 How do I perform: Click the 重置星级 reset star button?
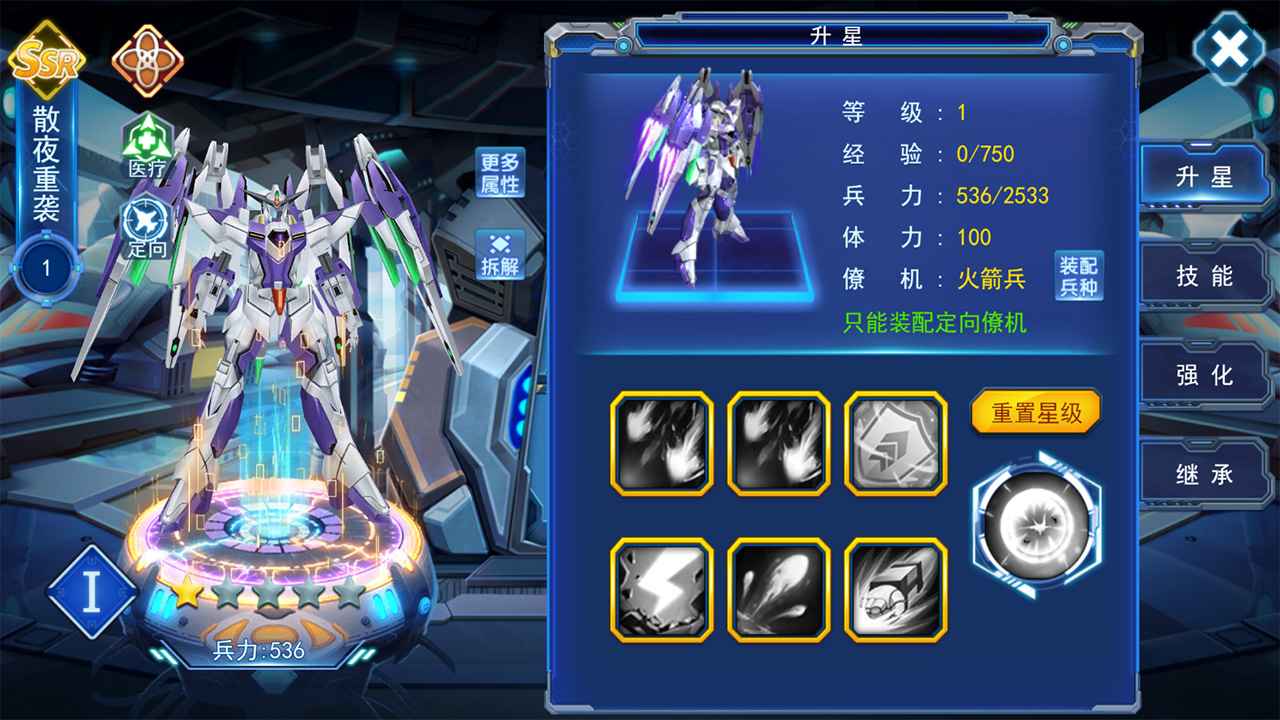1036,412
